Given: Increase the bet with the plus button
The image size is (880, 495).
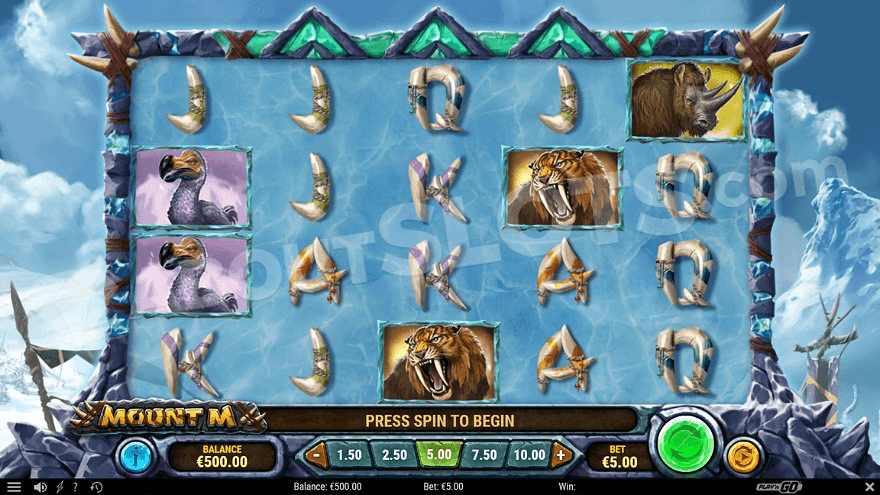Looking at the screenshot, I should [x=560, y=455].
